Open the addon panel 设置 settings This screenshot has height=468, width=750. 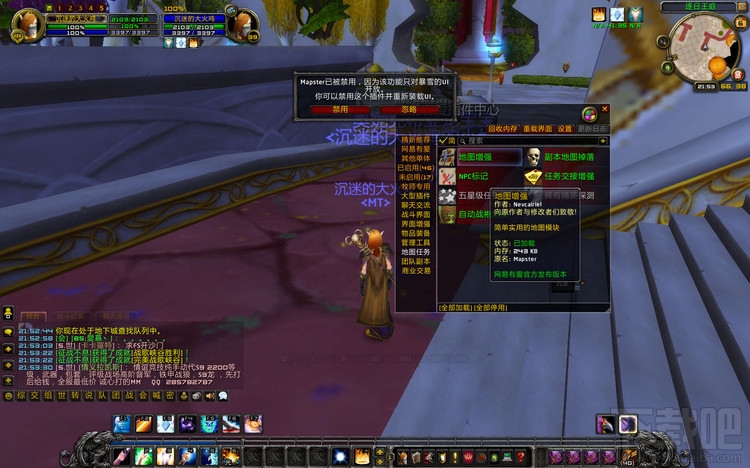click(x=565, y=129)
